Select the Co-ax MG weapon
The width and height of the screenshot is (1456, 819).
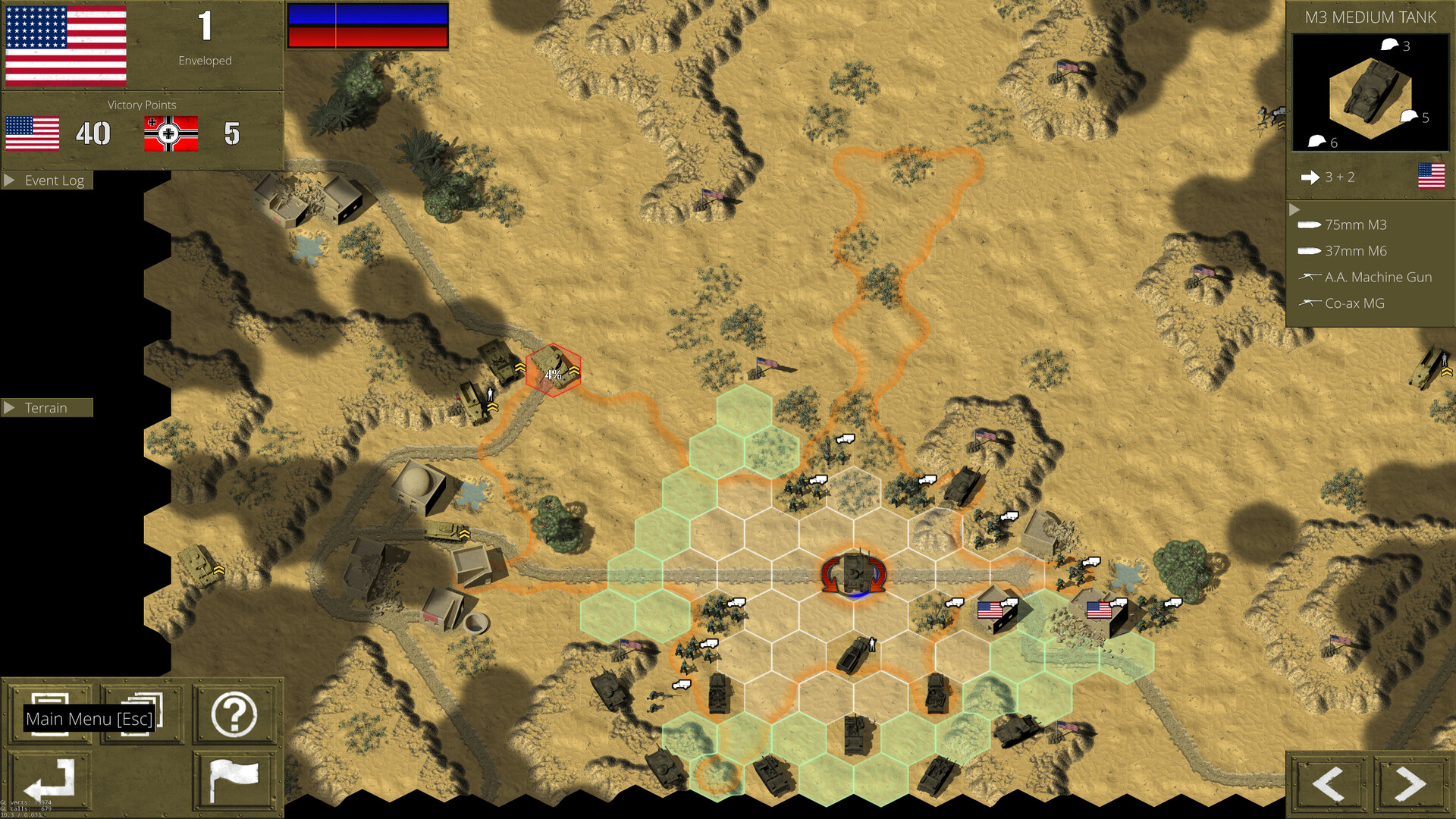point(1354,303)
